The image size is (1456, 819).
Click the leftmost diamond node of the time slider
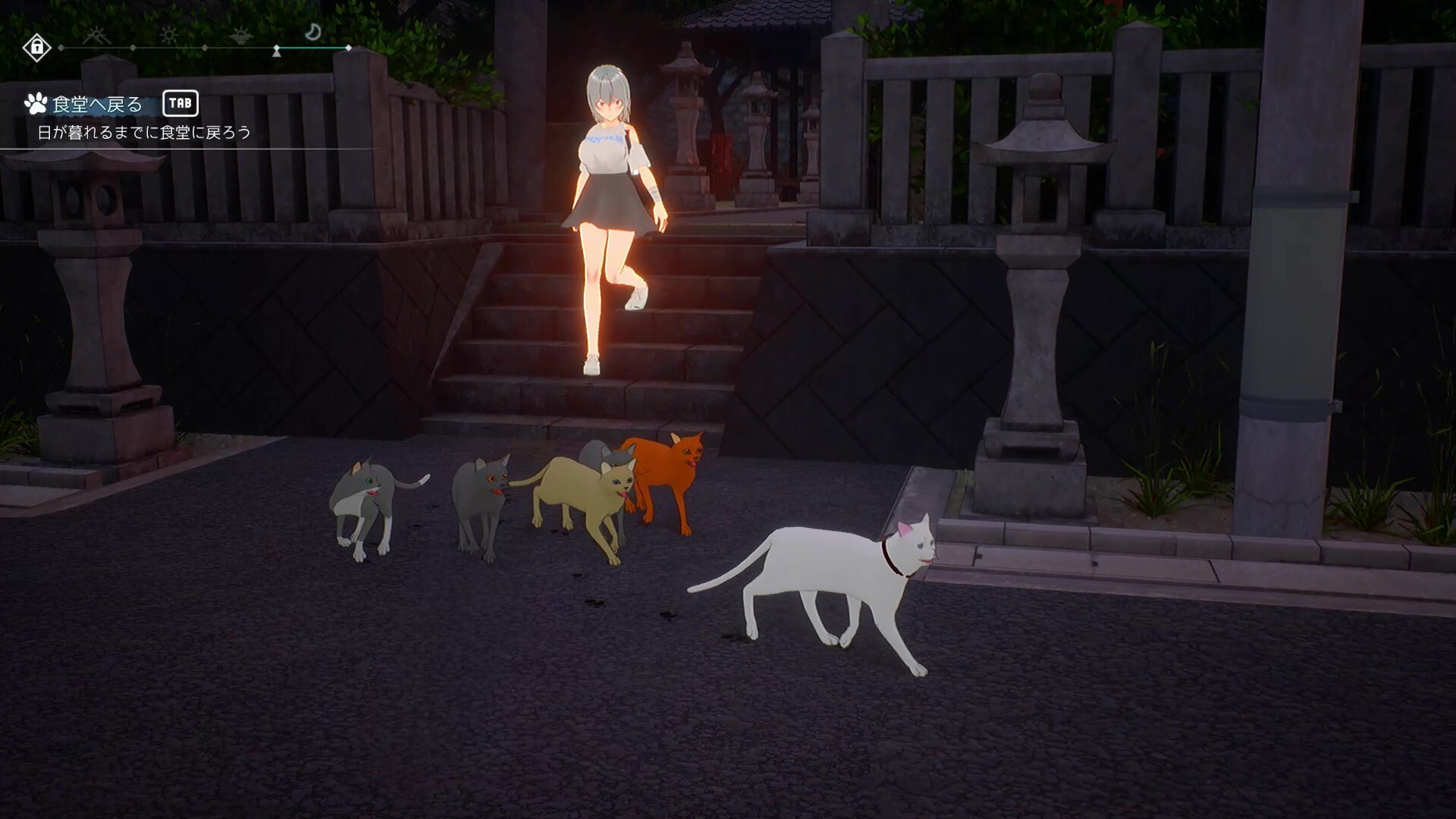coord(61,47)
